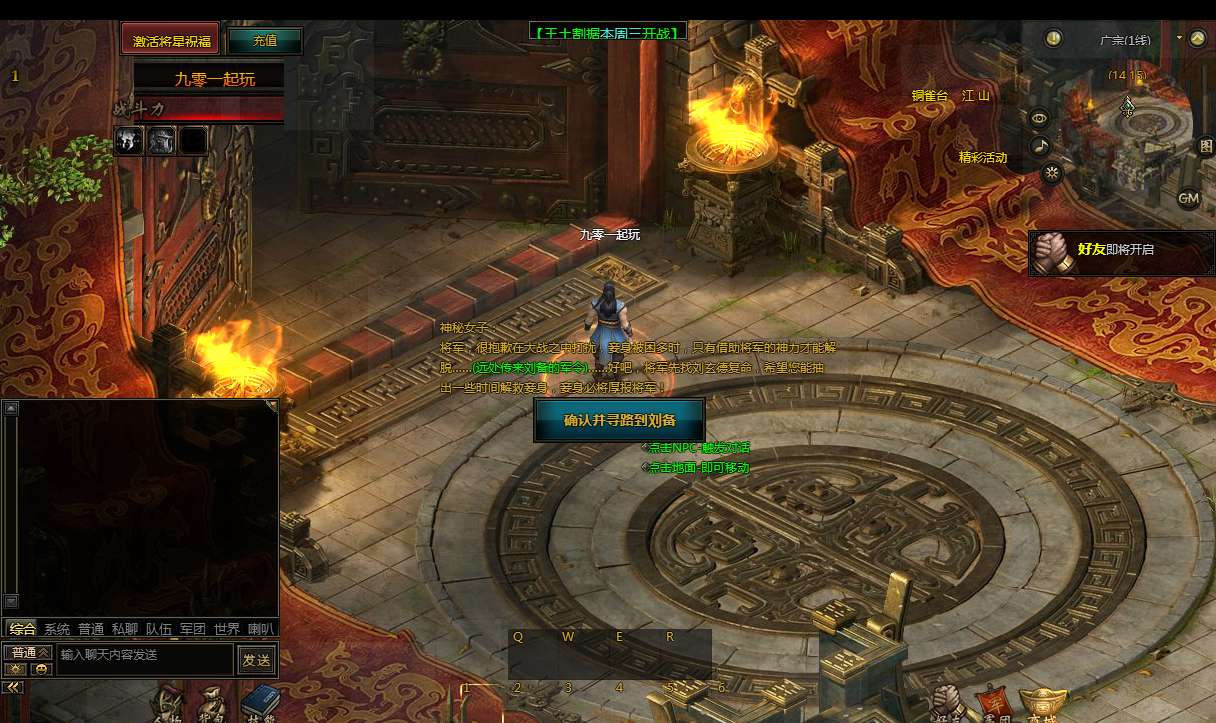Switch to the 私聊 chat tab
Image resolution: width=1216 pixels, height=723 pixels.
(x=125, y=629)
